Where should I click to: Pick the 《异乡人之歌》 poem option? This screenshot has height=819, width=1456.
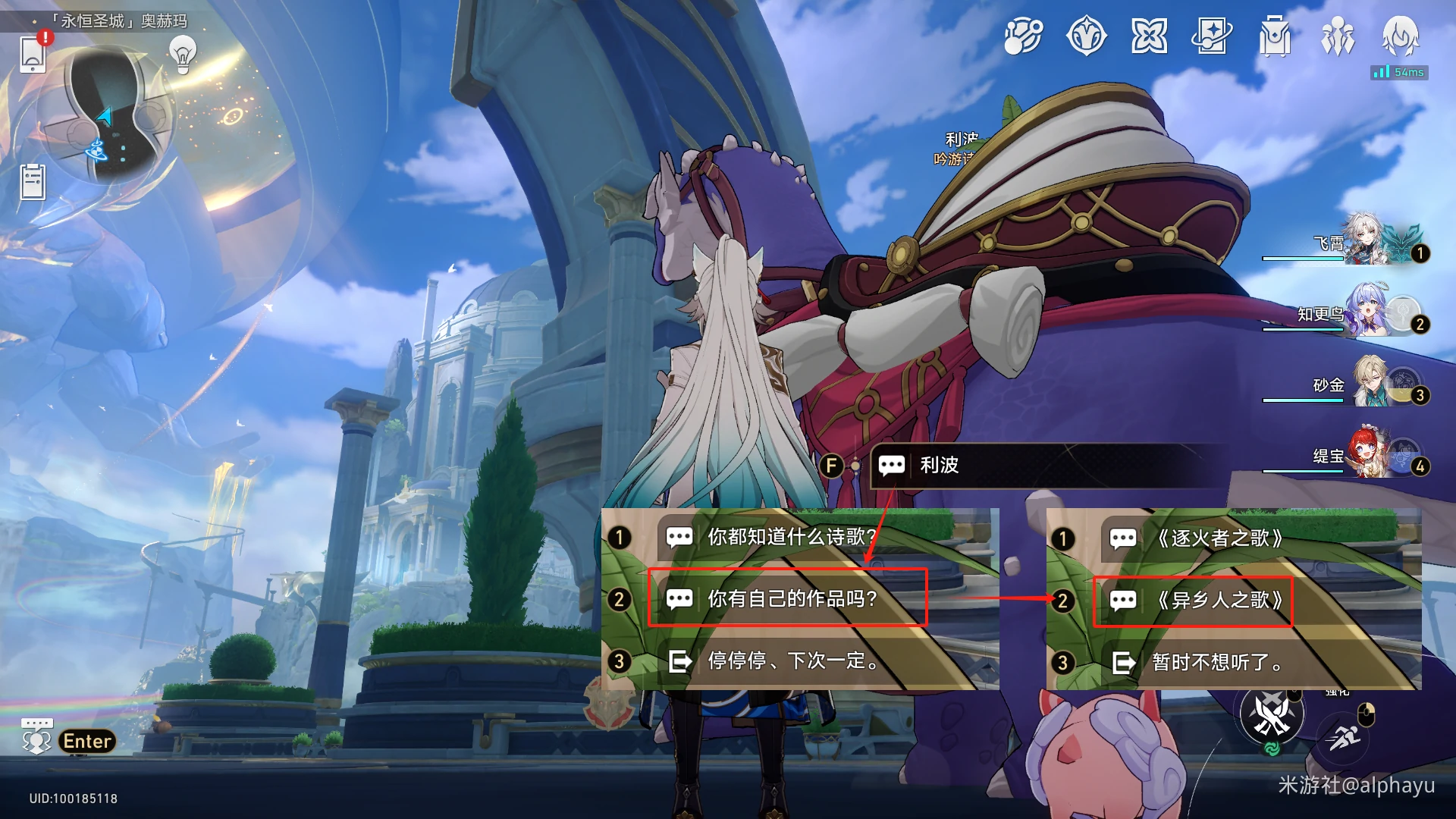pyautogui.click(x=1219, y=600)
